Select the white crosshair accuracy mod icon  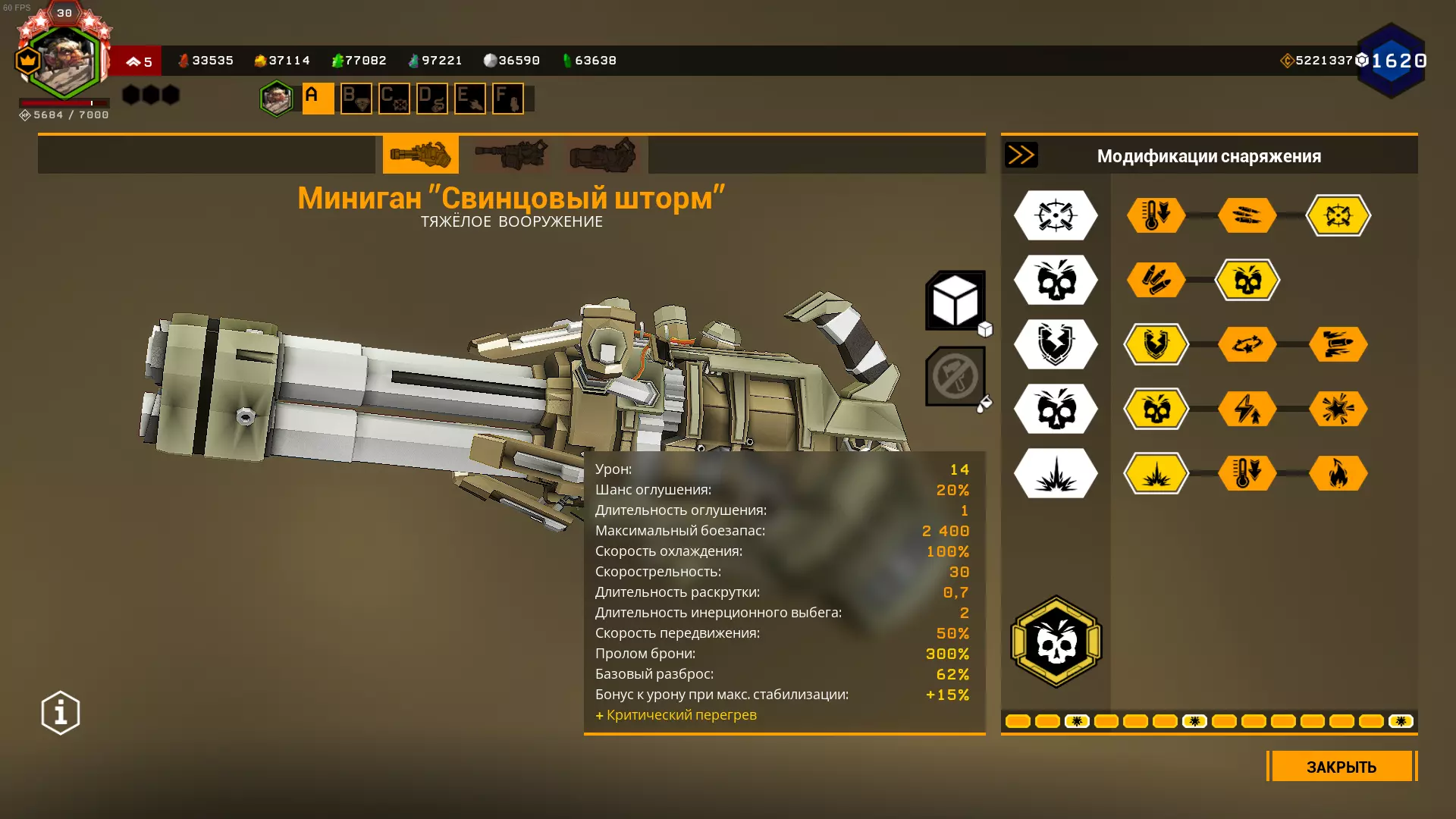pyautogui.click(x=1056, y=215)
